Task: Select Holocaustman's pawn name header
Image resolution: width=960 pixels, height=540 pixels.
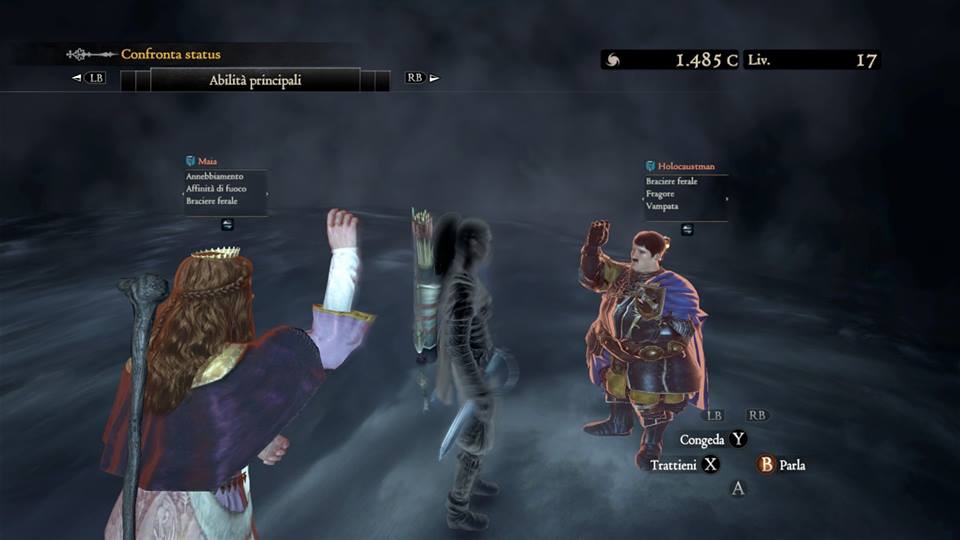Action: click(x=686, y=166)
